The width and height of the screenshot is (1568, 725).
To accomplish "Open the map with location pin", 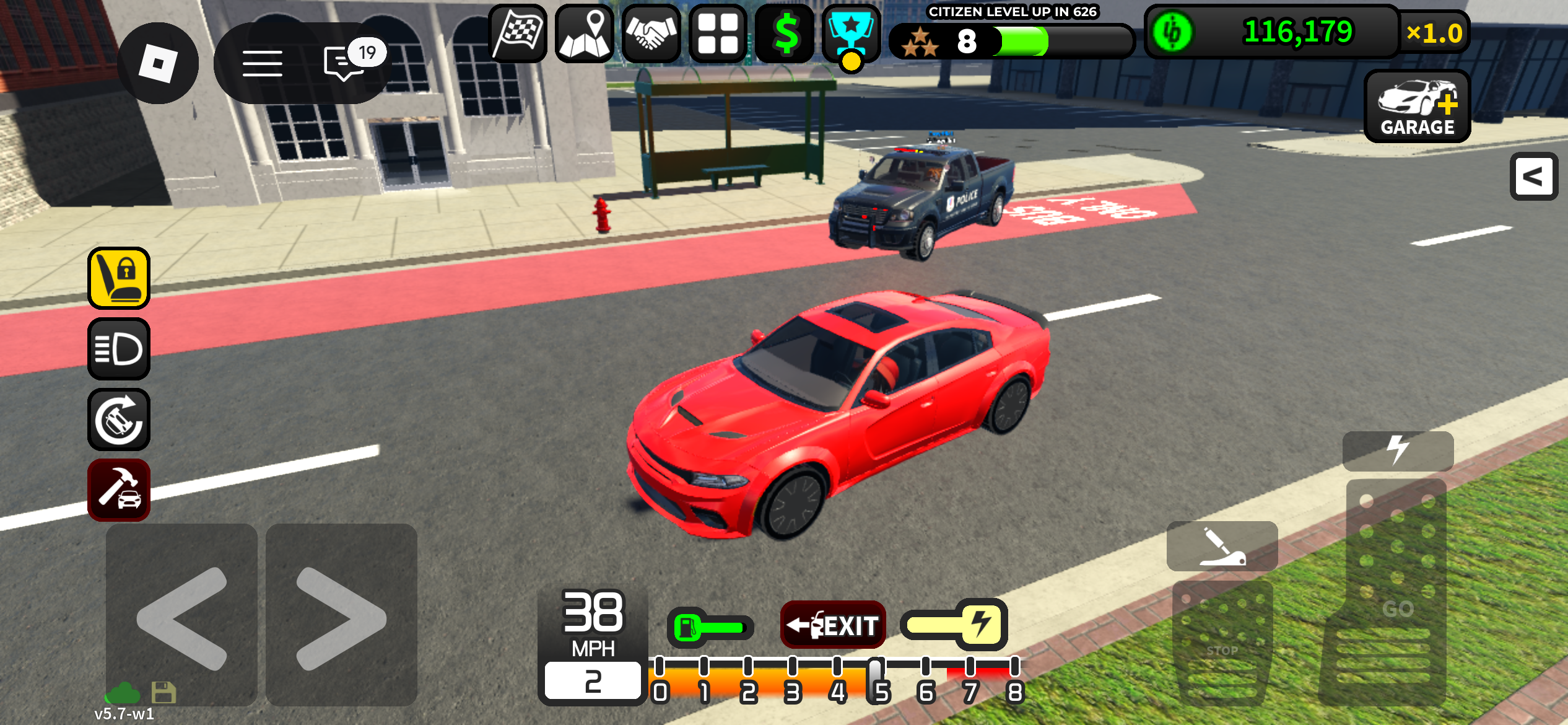I will (585, 33).
